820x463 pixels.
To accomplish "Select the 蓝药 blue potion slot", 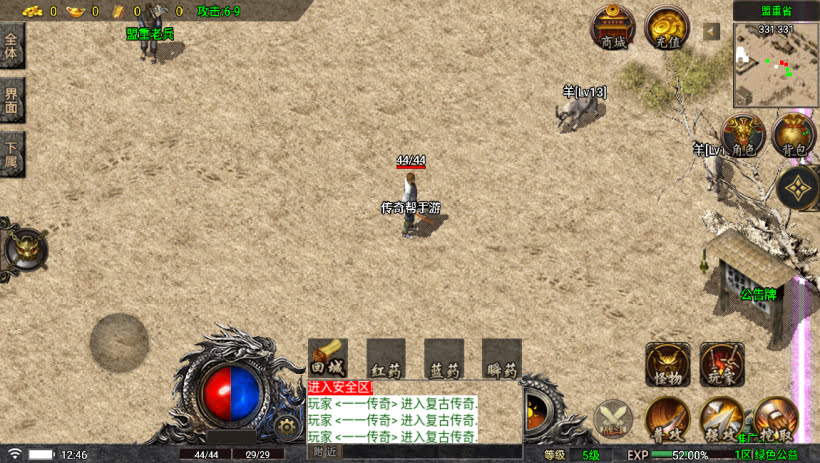I will [x=444, y=359].
